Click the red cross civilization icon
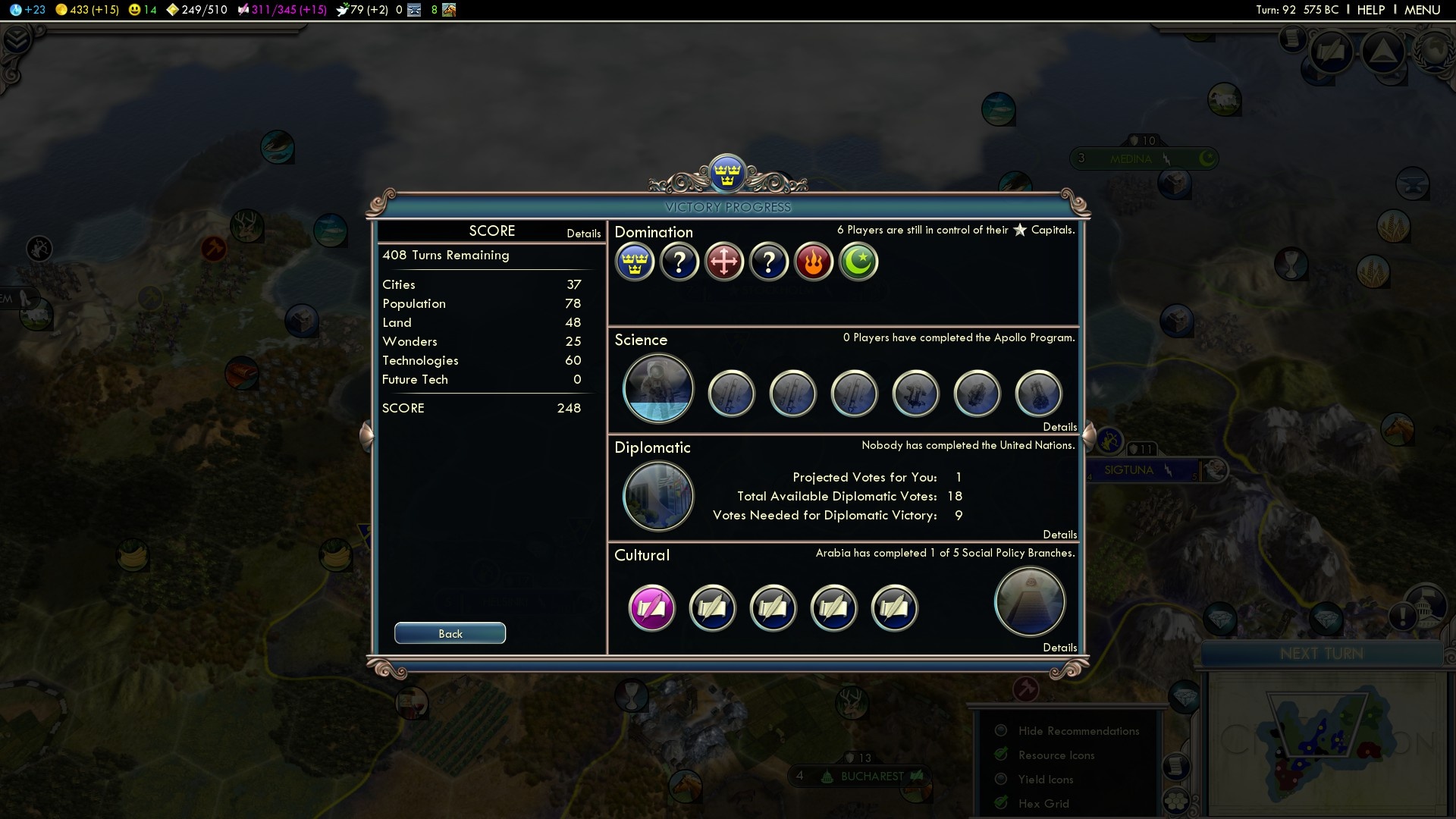 coord(724,262)
